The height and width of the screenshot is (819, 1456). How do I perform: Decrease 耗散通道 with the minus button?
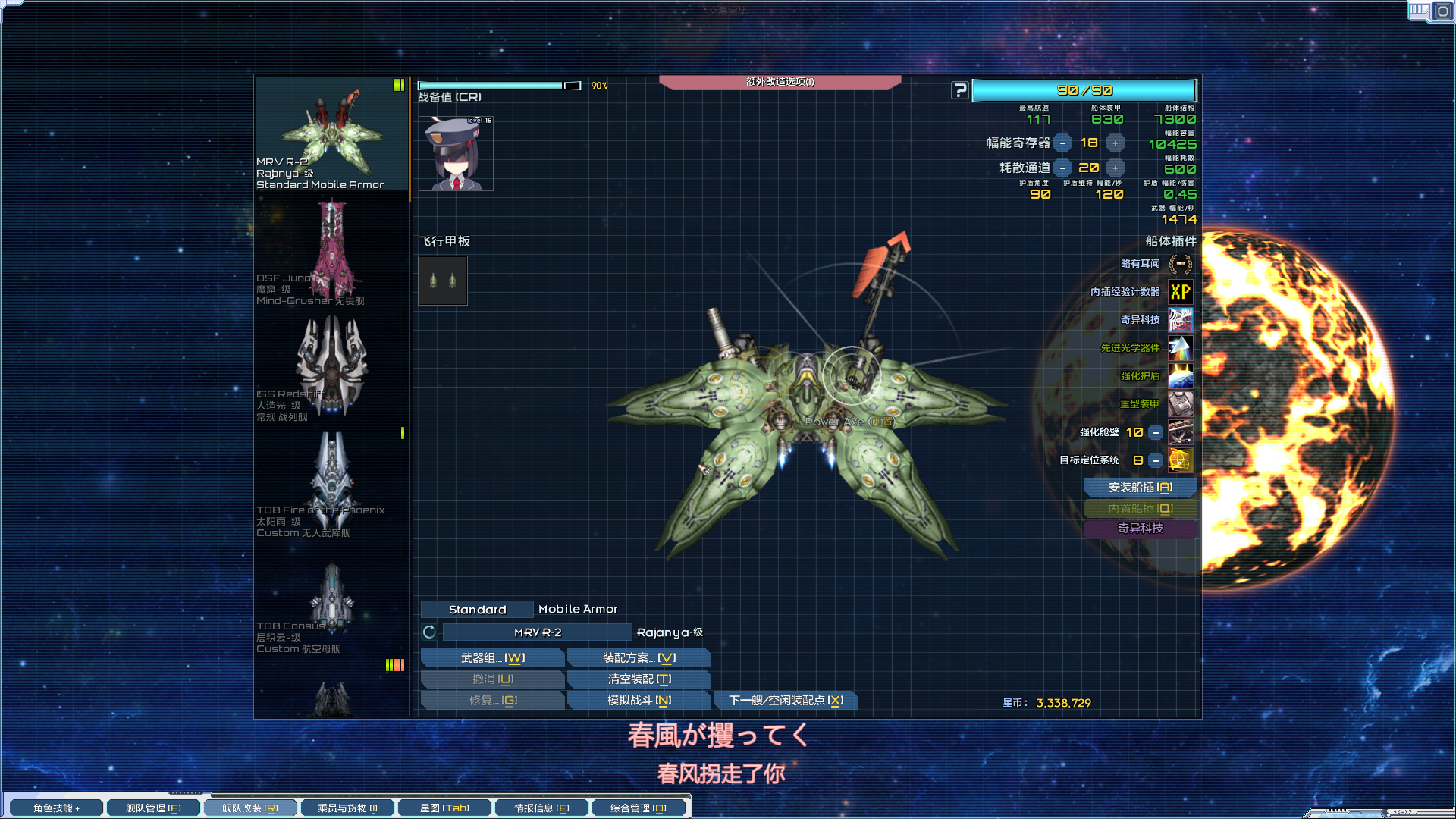1063,168
